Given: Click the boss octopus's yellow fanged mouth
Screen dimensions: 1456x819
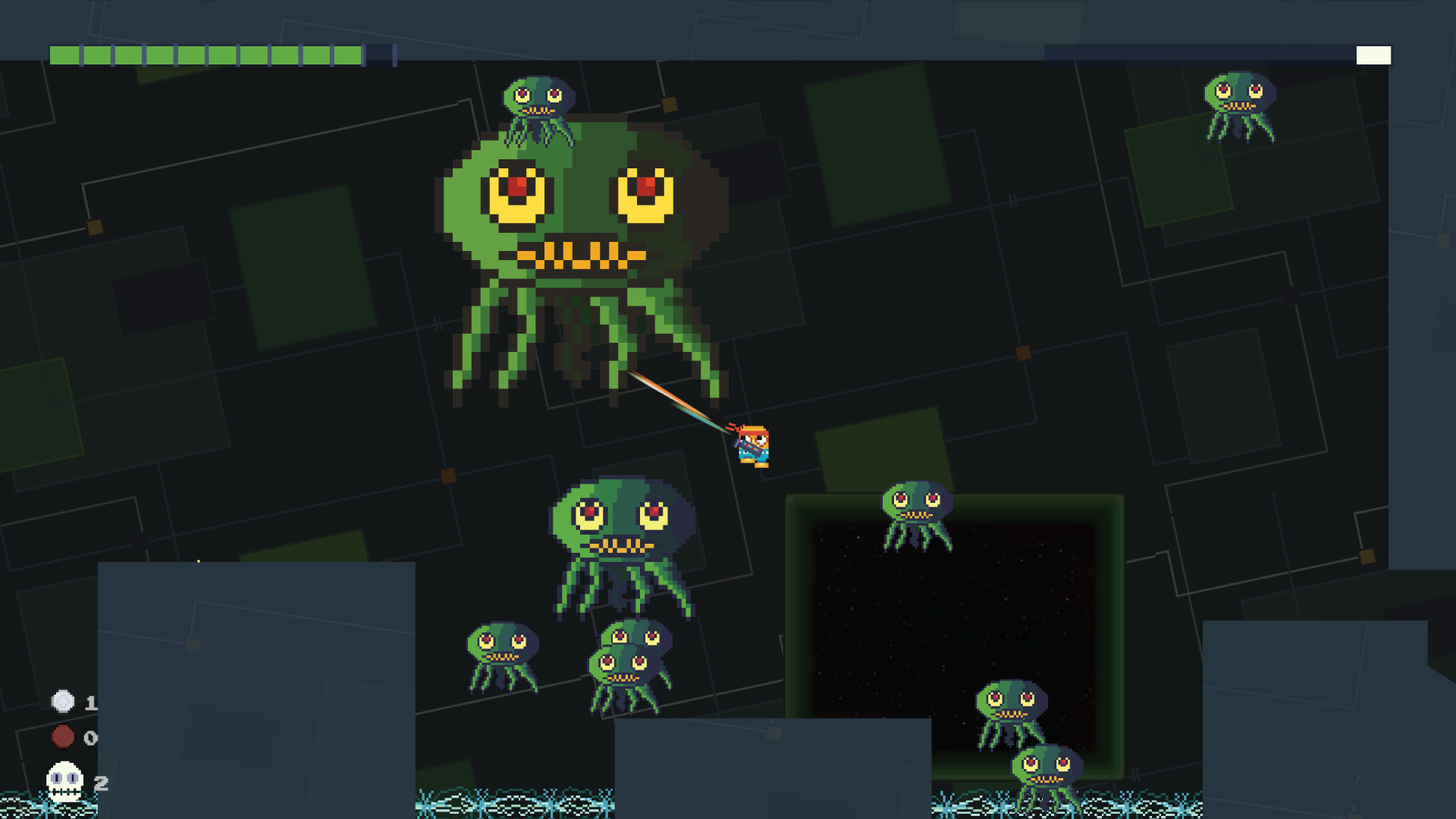Looking at the screenshot, I should point(580,254).
